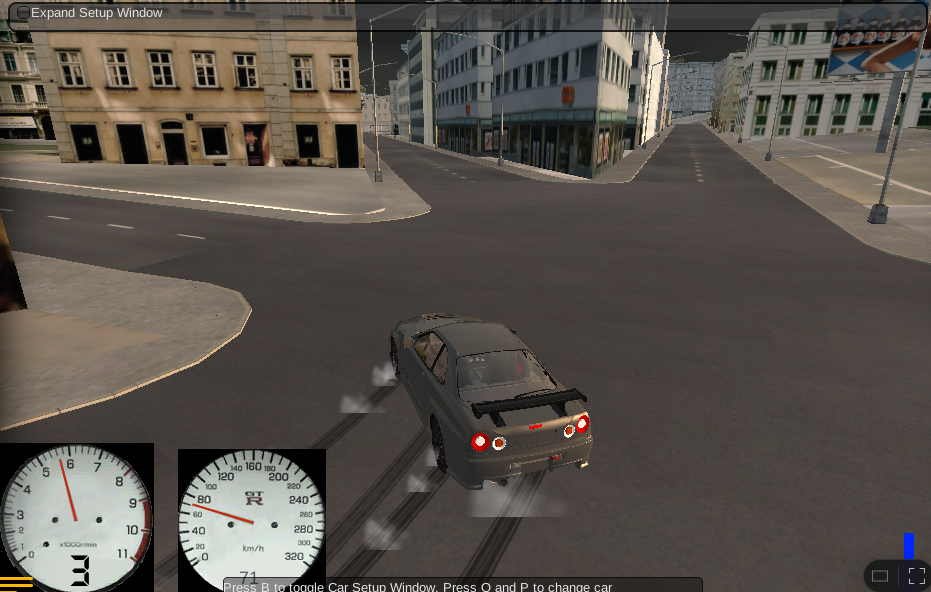Enter fullscreen with the corner brackets icon
Image resolution: width=931 pixels, height=592 pixels.
pyautogui.click(x=916, y=576)
